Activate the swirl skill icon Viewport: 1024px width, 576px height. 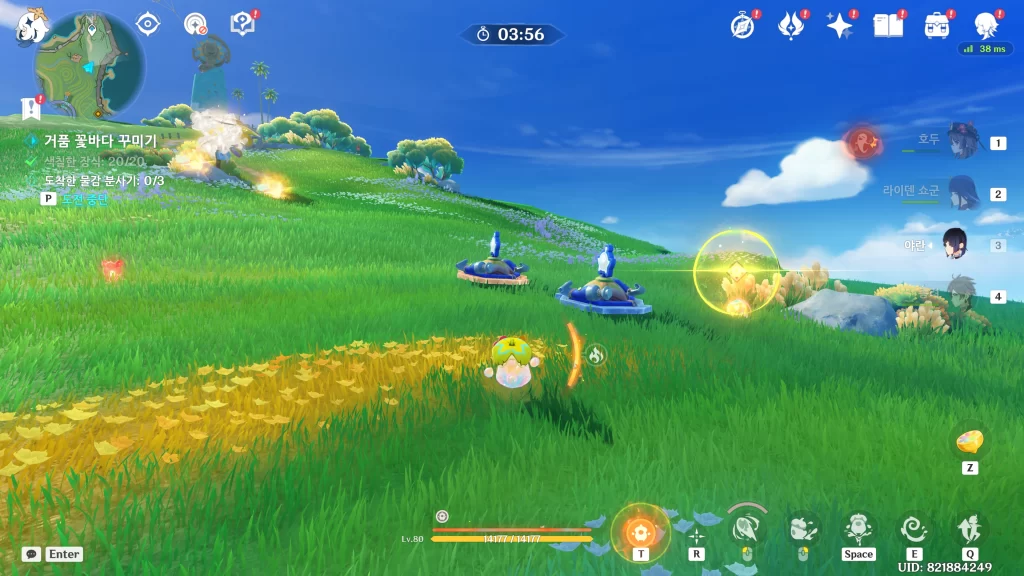point(913,527)
